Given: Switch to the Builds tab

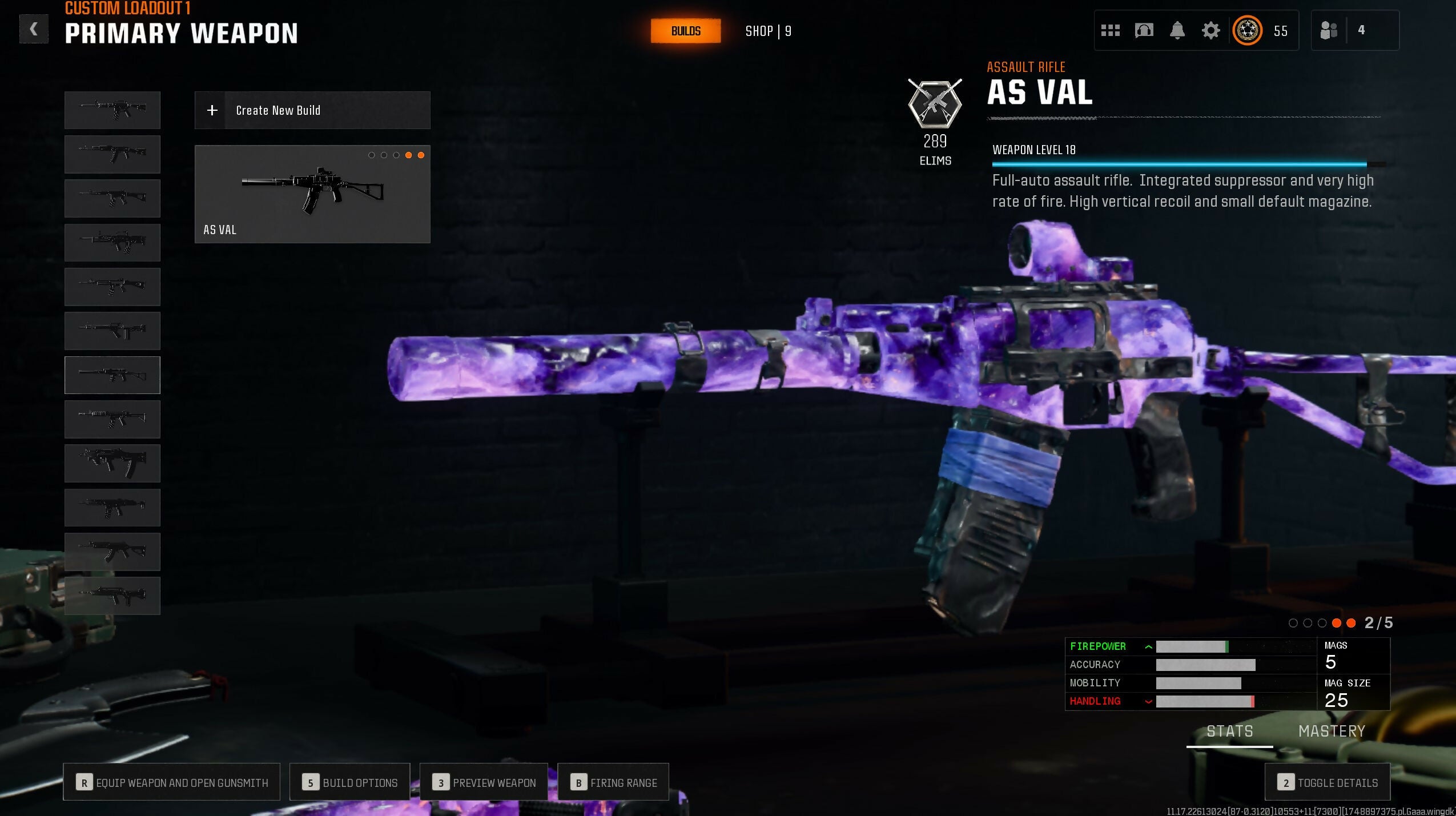Looking at the screenshot, I should tap(685, 31).
